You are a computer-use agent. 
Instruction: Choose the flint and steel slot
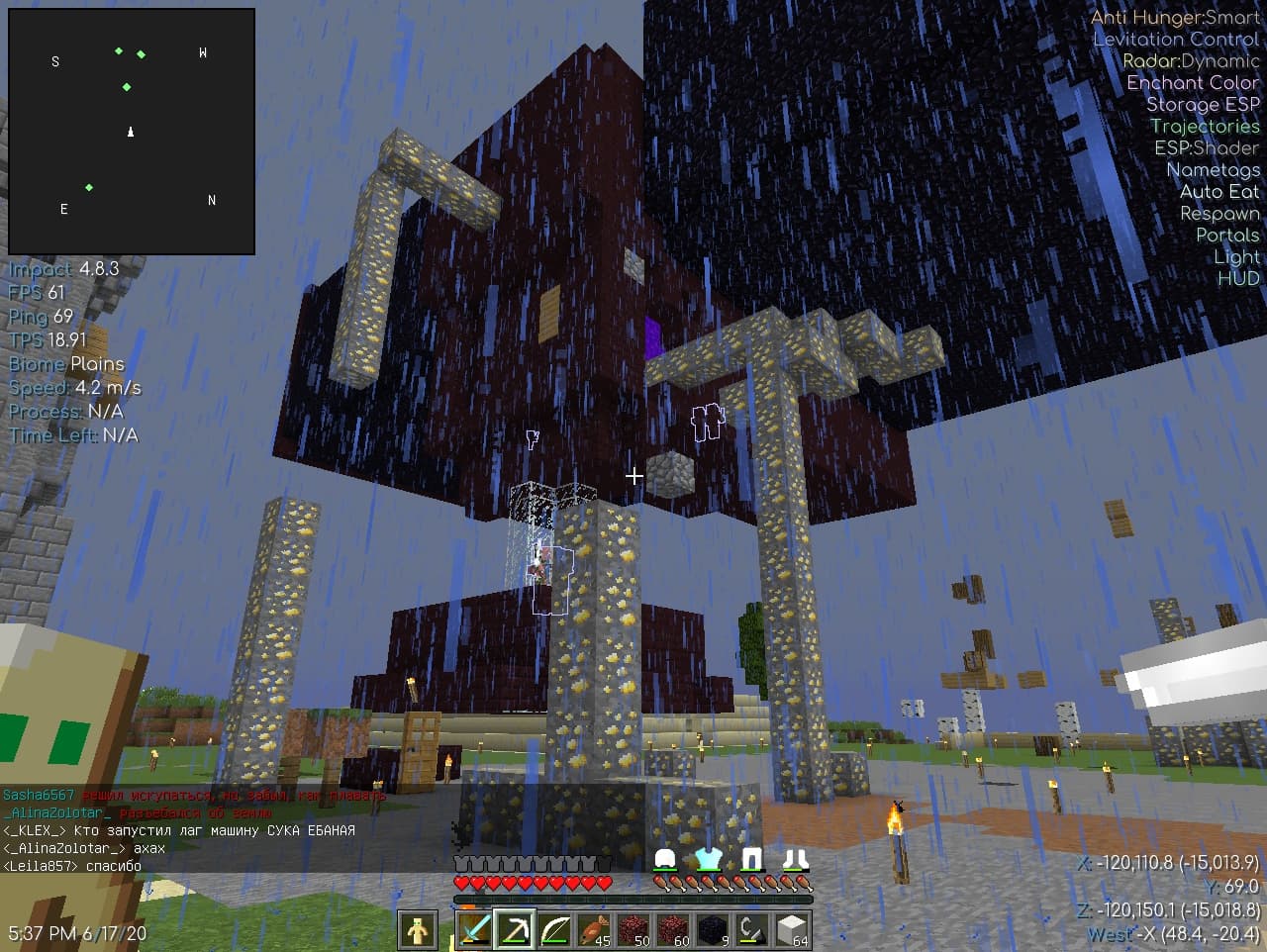(752, 930)
